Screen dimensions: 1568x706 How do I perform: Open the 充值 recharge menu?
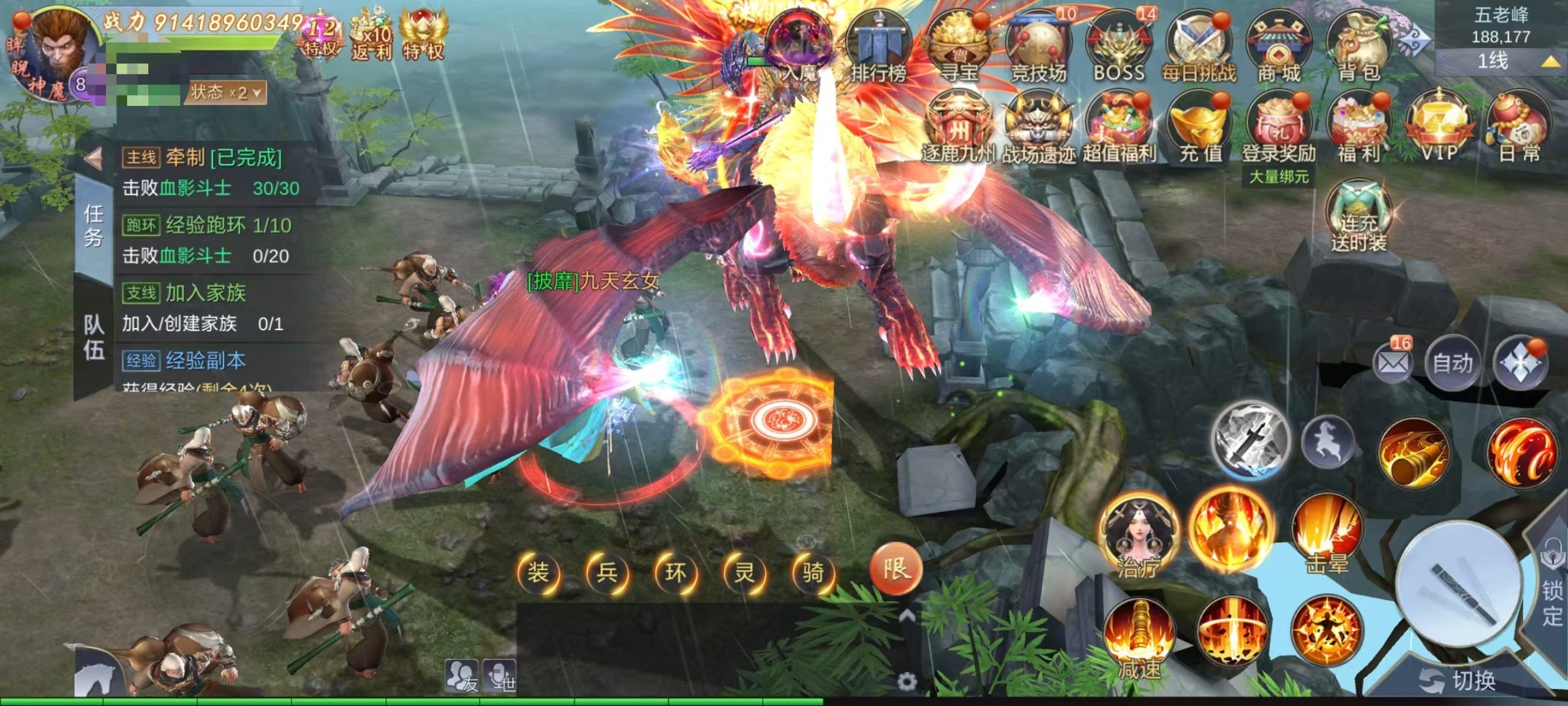[x=1199, y=129]
